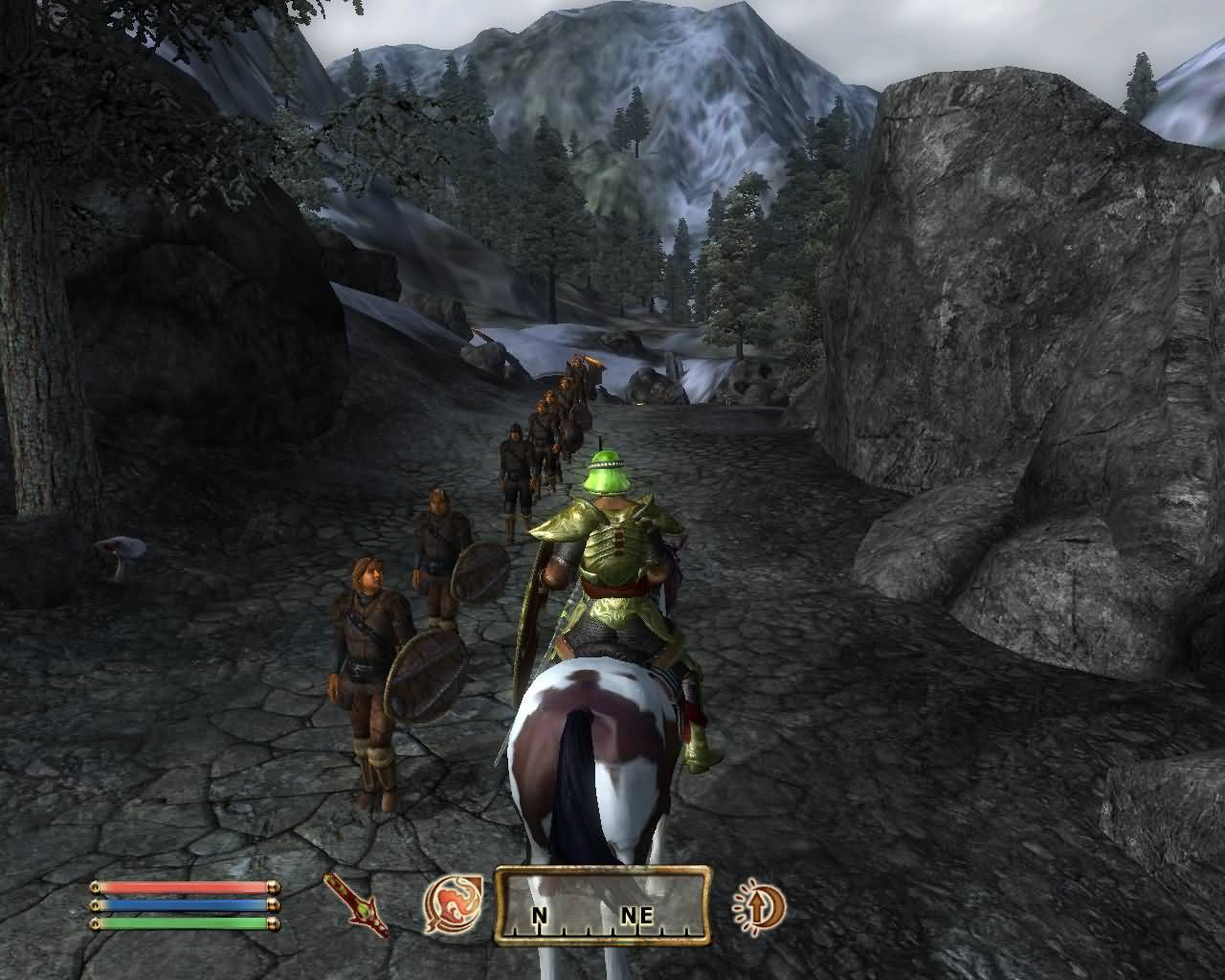The height and width of the screenshot is (980, 1225).
Task: Click the equipped sword weapon icon
Action: coord(355,904)
